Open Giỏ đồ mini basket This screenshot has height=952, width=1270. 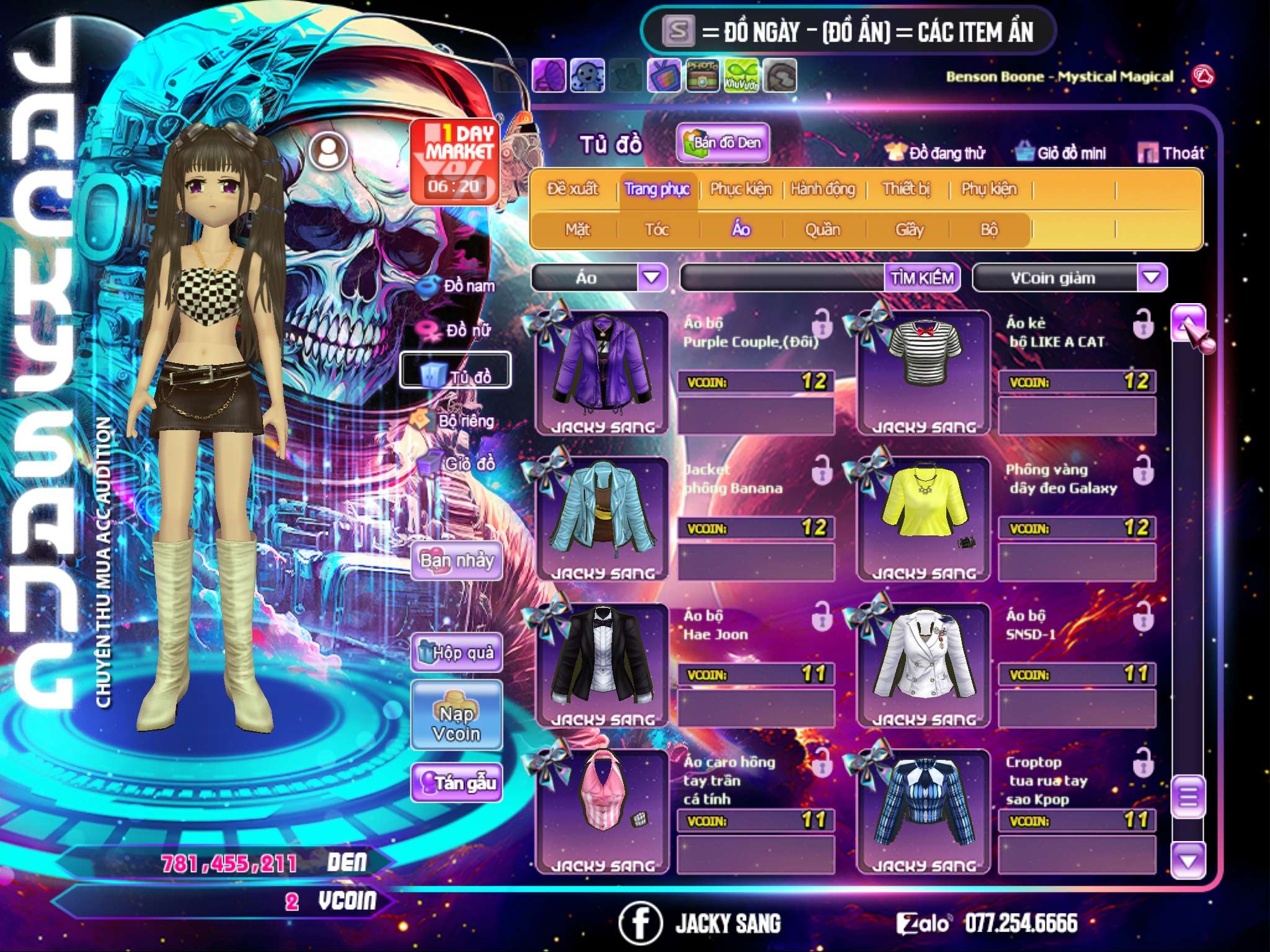tap(1061, 153)
